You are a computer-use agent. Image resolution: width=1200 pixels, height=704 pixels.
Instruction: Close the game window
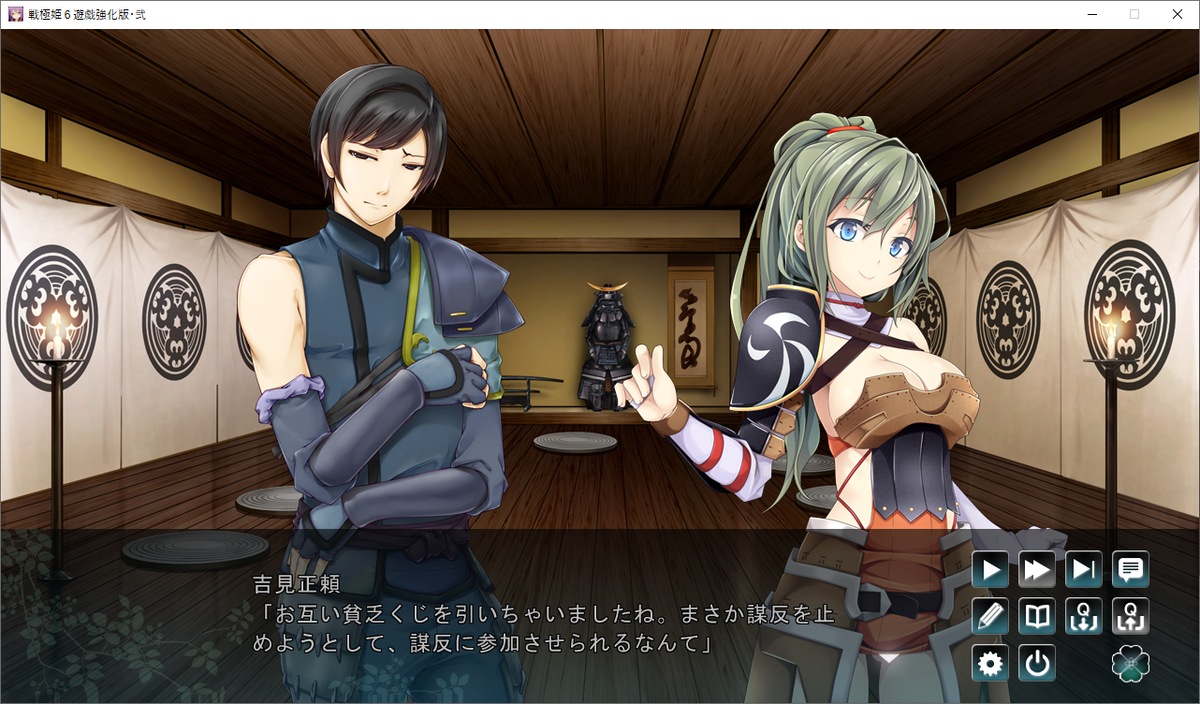point(1177,14)
